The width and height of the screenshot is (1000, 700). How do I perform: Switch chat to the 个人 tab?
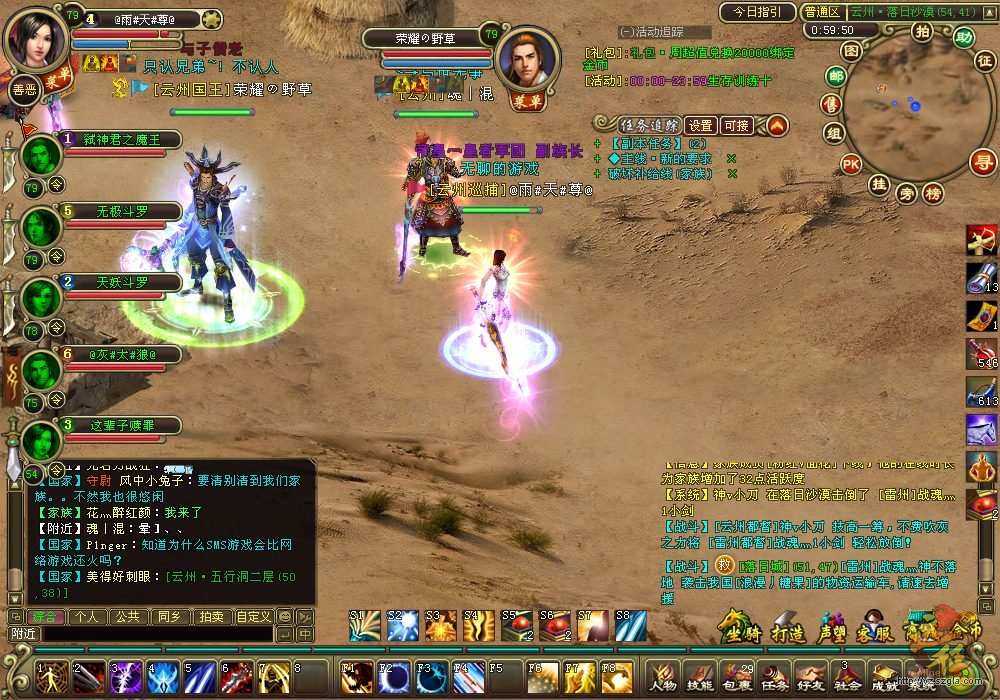pyautogui.click(x=87, y=617)
